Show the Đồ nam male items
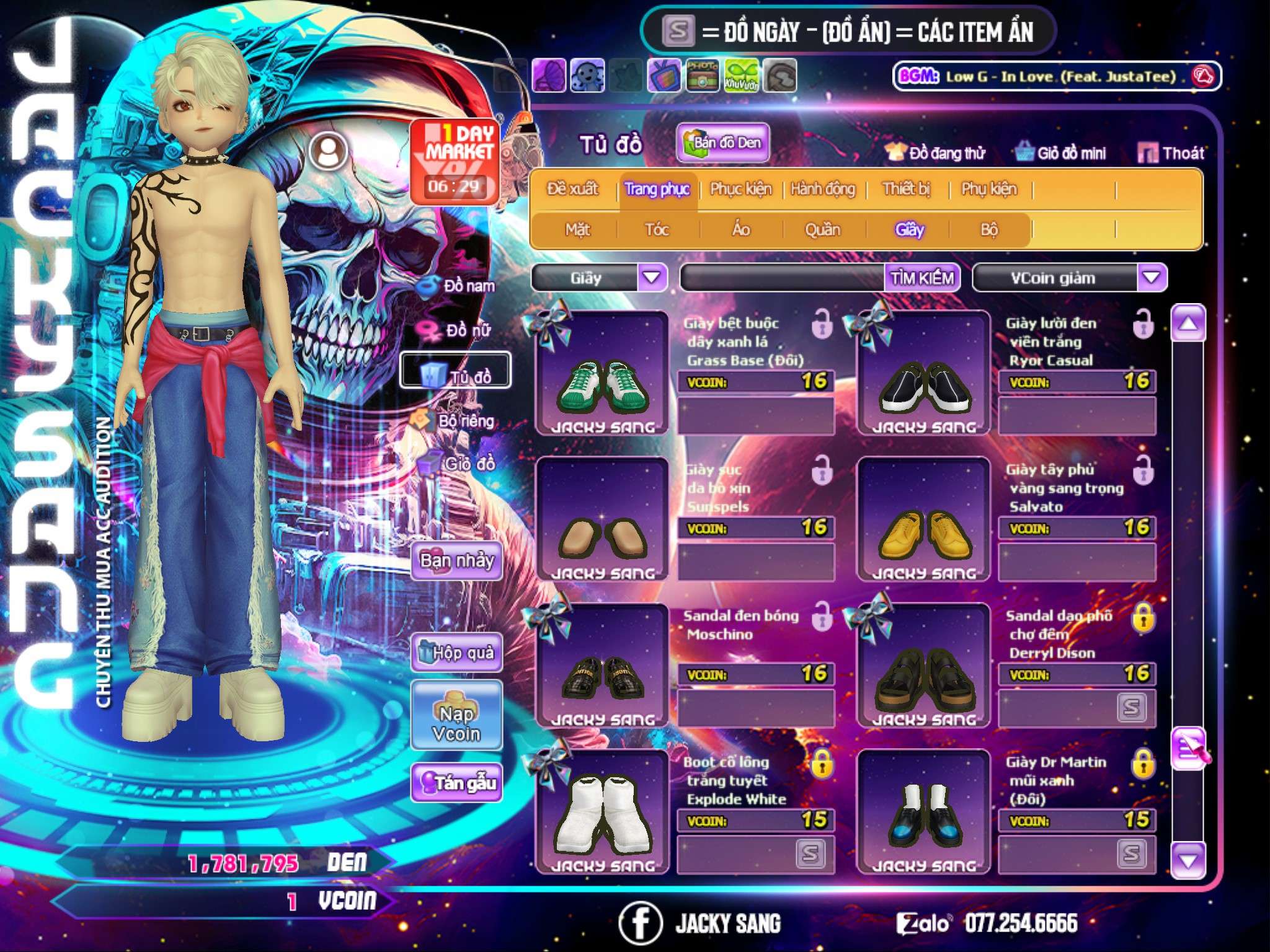This screenshot has height=952, width=1270. point(458,286)
